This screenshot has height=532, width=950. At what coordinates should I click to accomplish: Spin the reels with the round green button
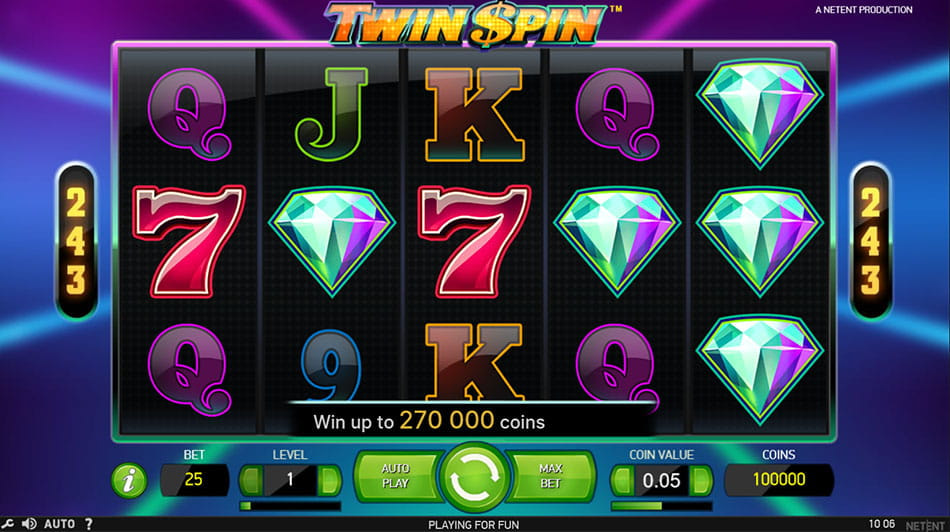click(475, 480)
